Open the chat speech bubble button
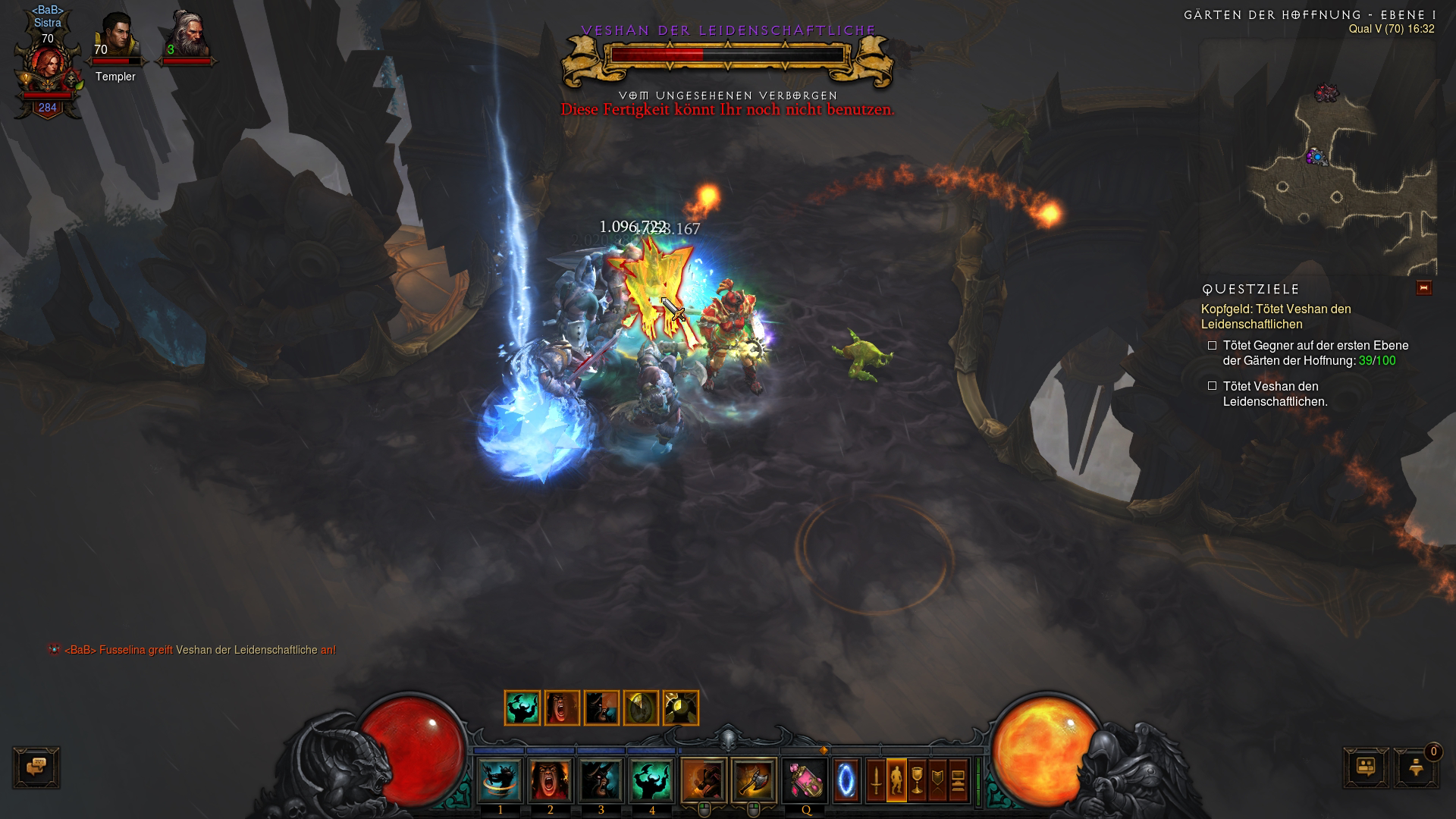This screenshot has width=1456, height=819. click(x=36, y=767)
